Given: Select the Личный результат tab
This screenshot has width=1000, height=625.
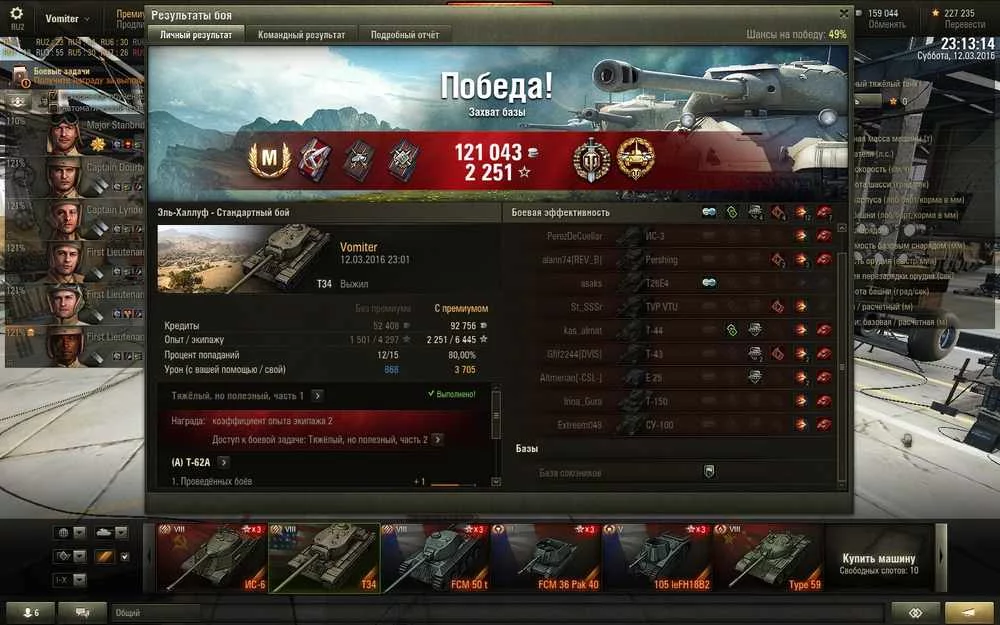Looking at the screenshot, I should pyautogui.click(x=196, y=34).
